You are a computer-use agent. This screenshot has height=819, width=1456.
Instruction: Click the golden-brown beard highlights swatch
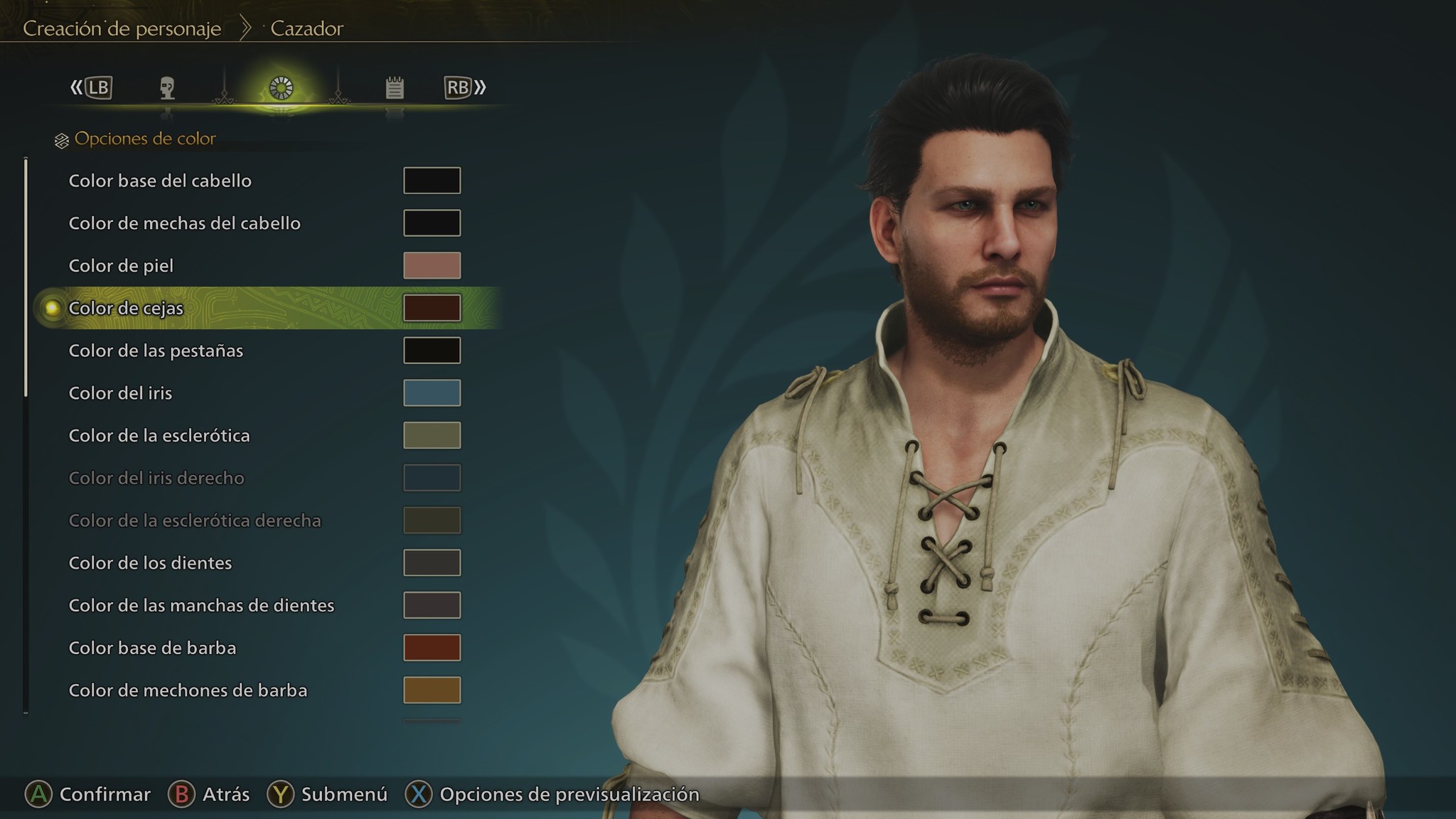pyautogui.click(x=432, y=690)
